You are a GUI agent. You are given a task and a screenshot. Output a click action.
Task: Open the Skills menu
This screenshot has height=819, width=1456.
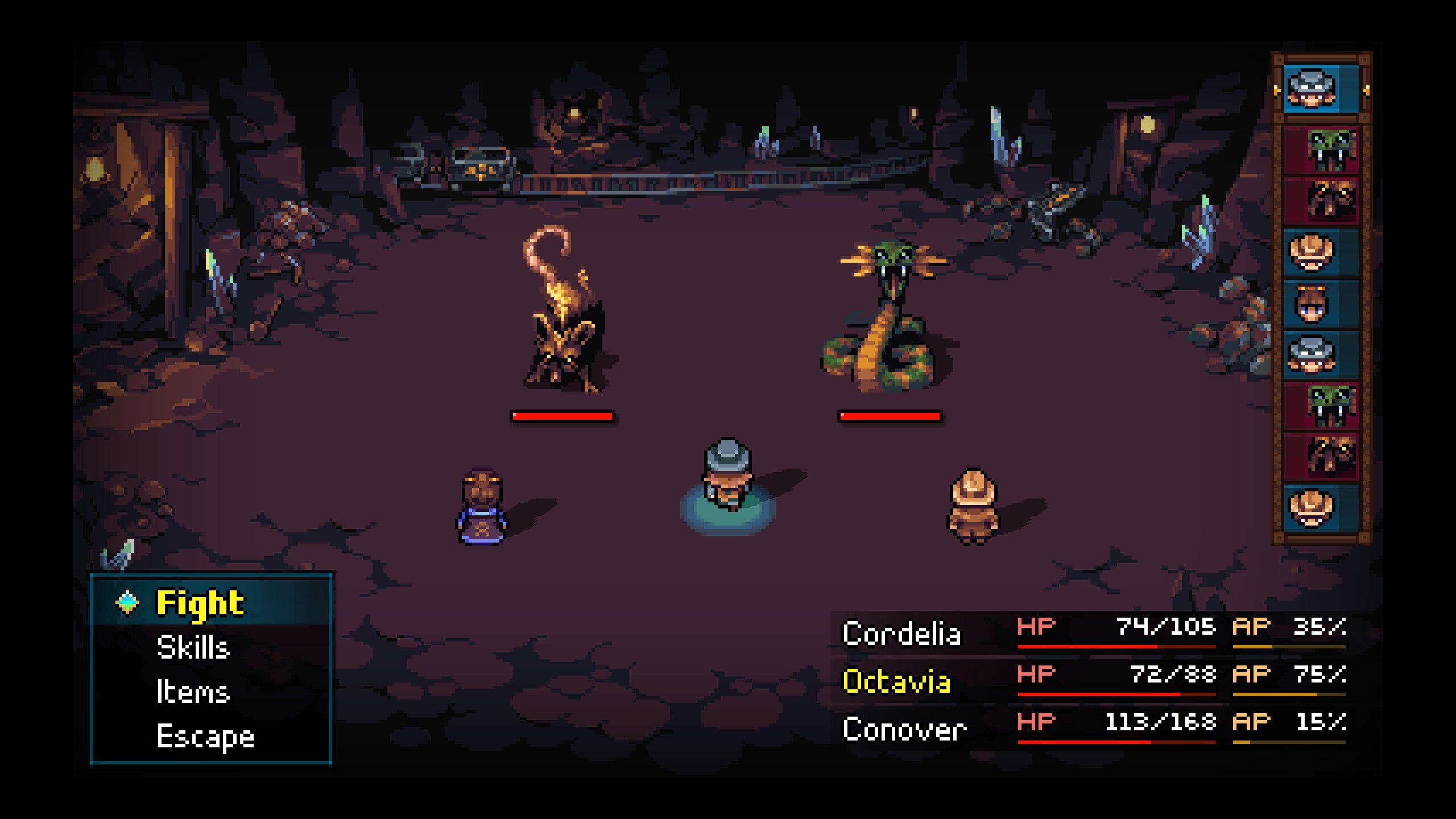[x=193, y=647]
